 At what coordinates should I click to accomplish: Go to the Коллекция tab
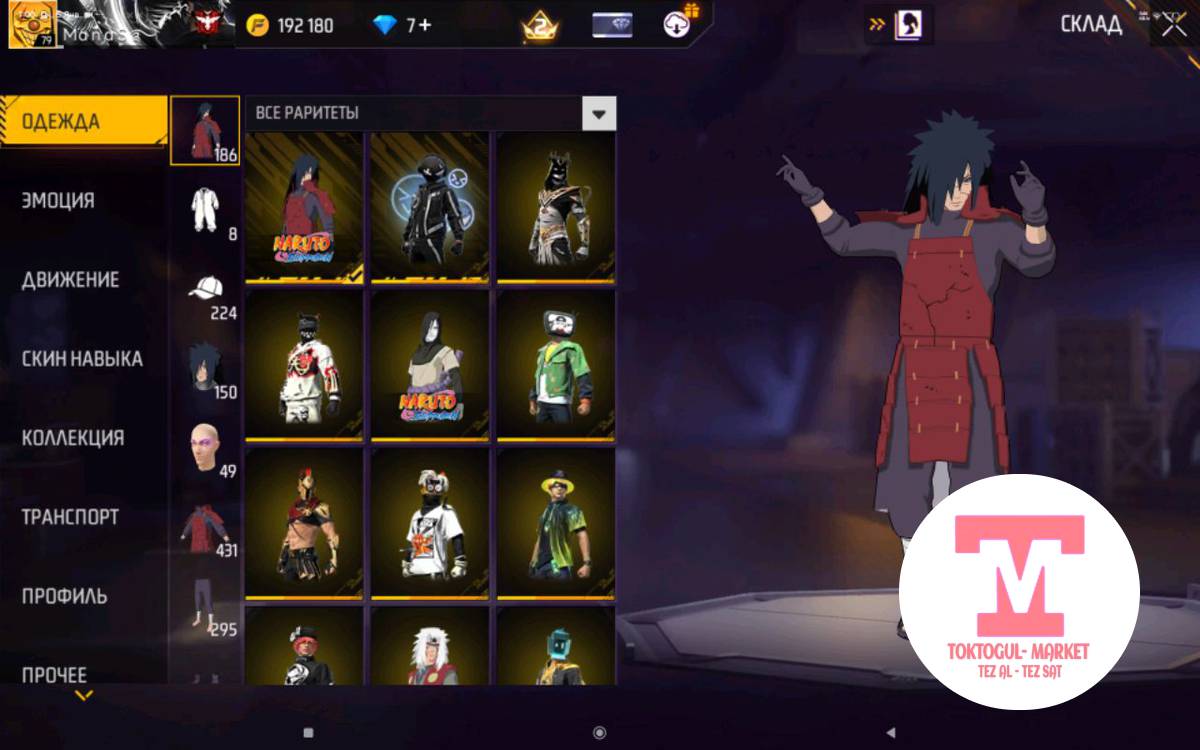tap(73, 438)
